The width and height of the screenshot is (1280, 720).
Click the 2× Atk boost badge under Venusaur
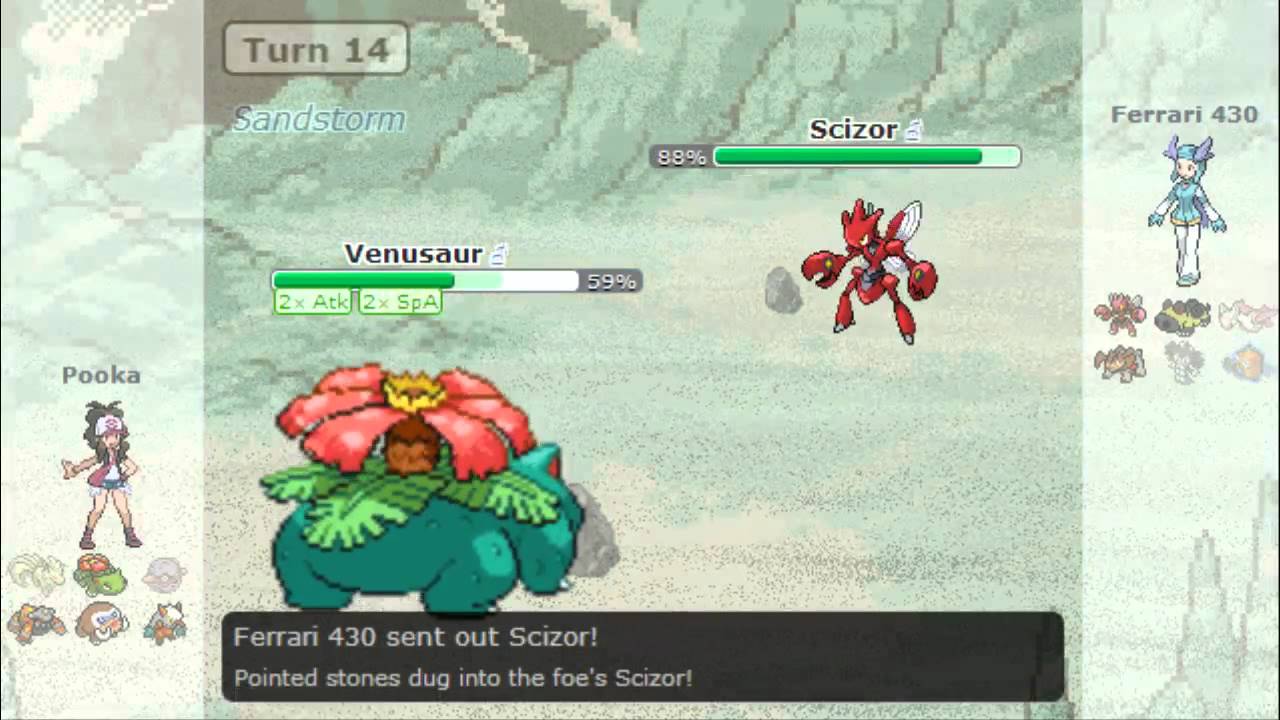(x=312, y=301)
